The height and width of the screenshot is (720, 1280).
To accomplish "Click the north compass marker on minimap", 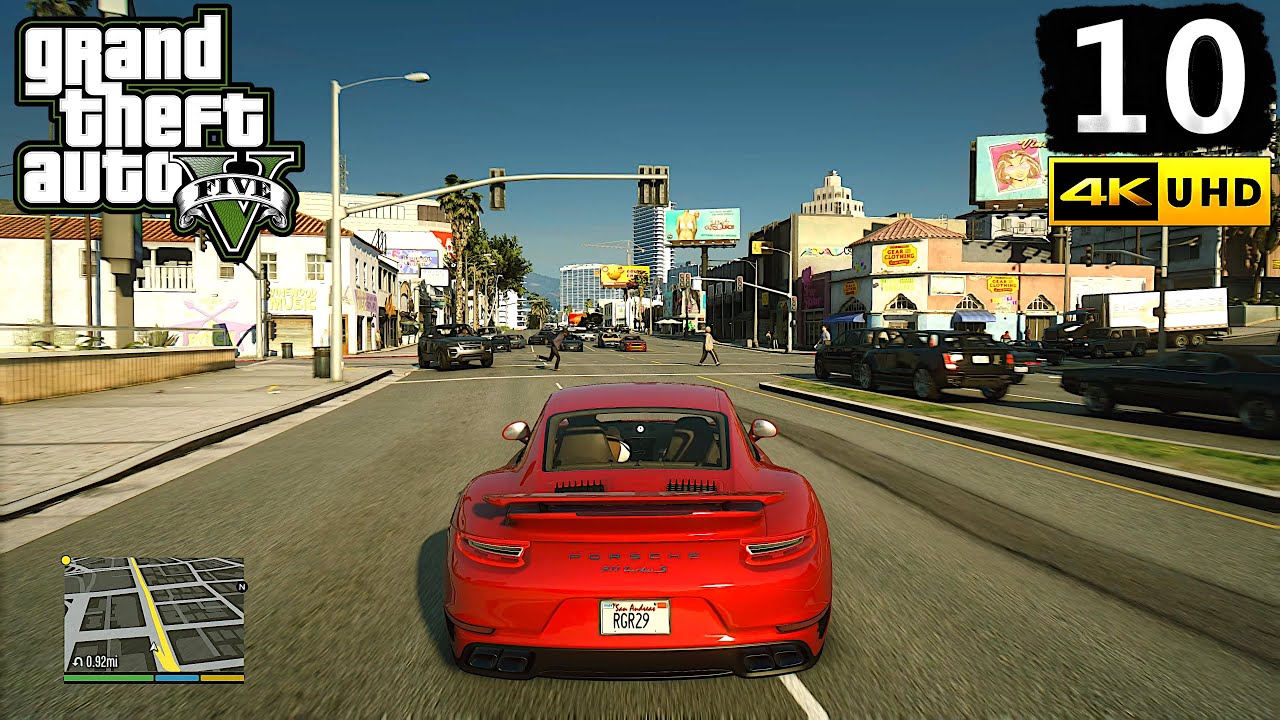I will 241,587.
